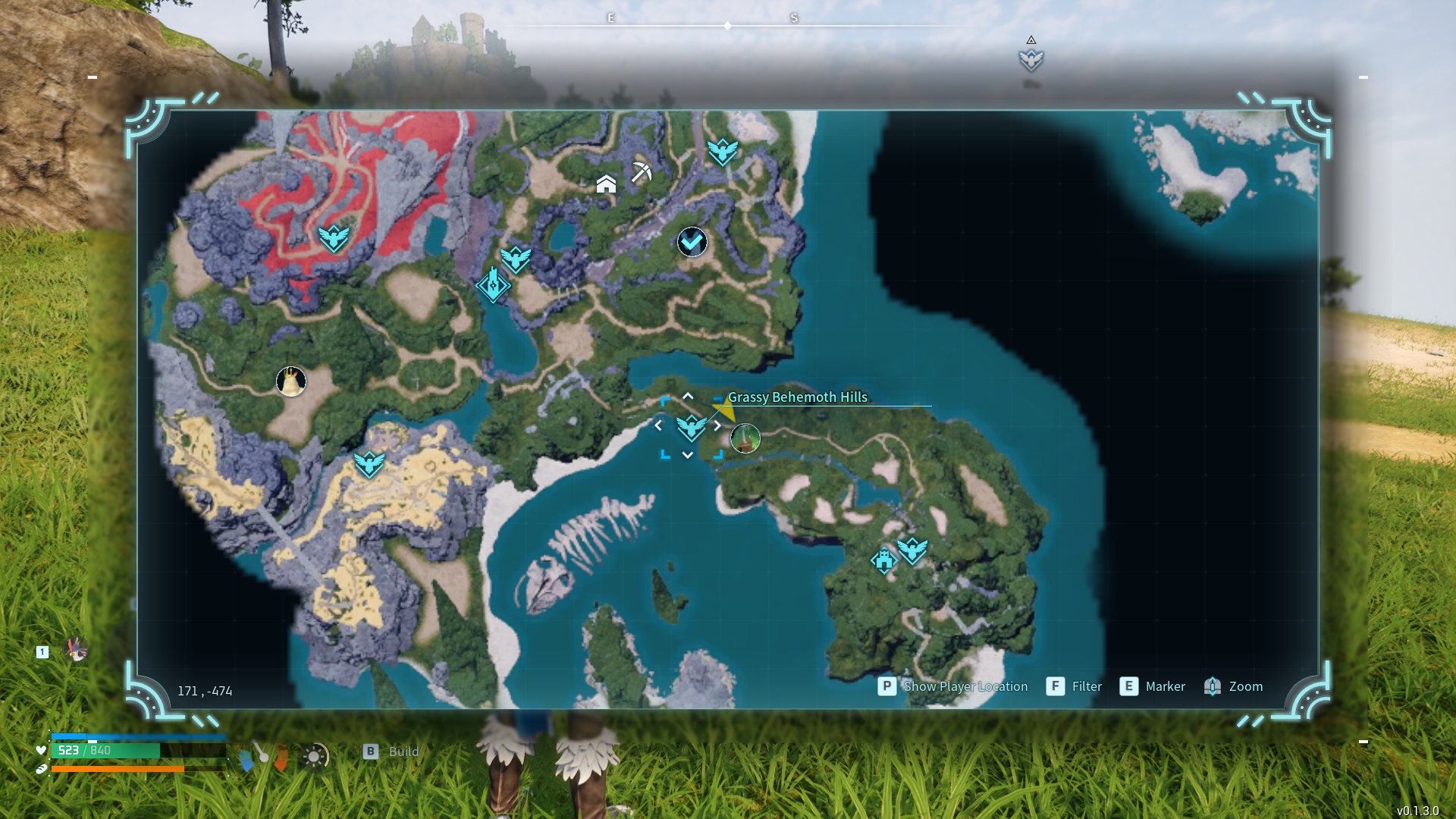Click the Alpha boss portrait in the western grassland
Viewport: 1456px width, 819px height.
pos(293,381)
